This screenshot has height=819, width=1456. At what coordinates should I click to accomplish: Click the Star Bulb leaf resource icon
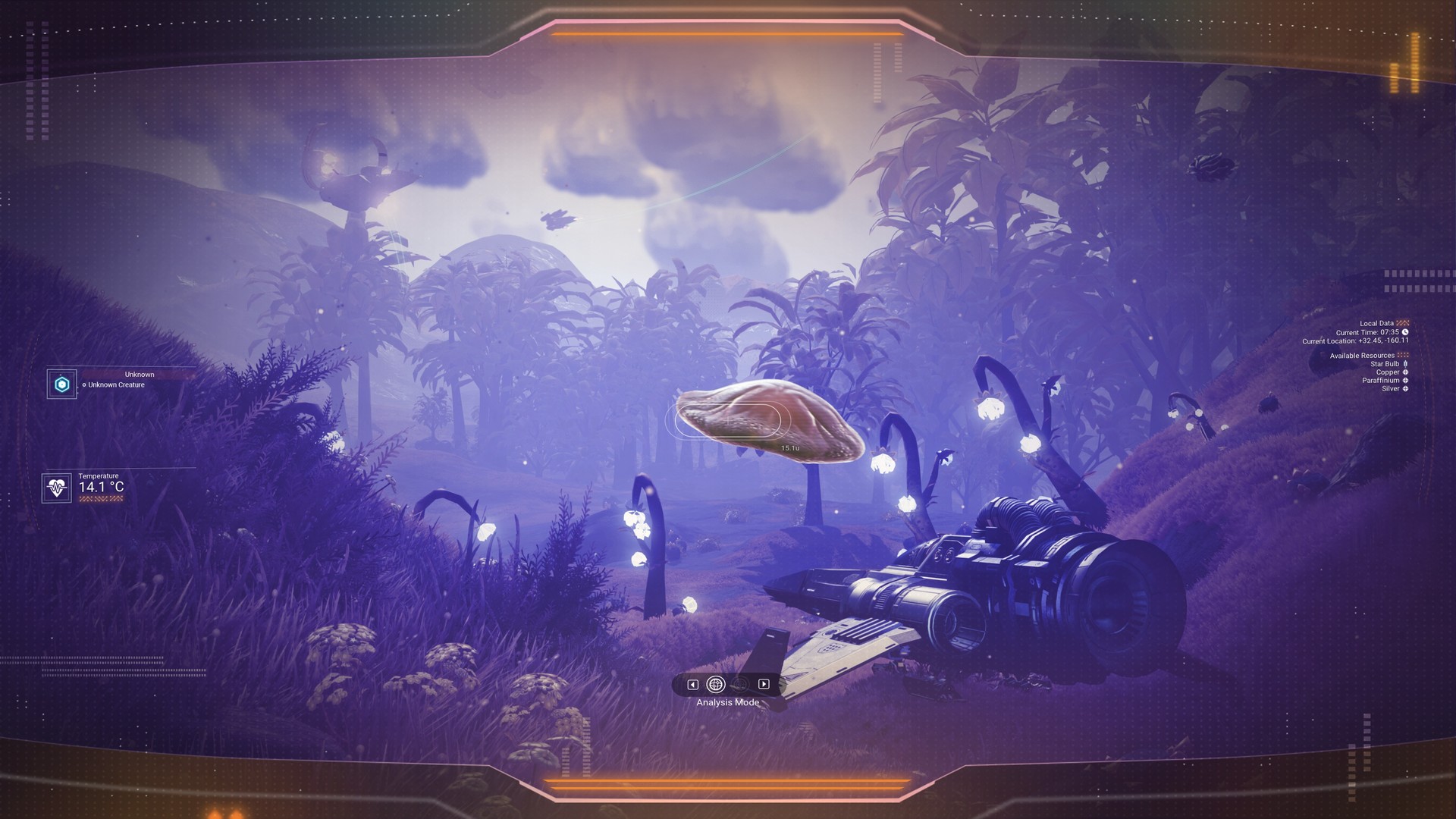pos(1405,364)
